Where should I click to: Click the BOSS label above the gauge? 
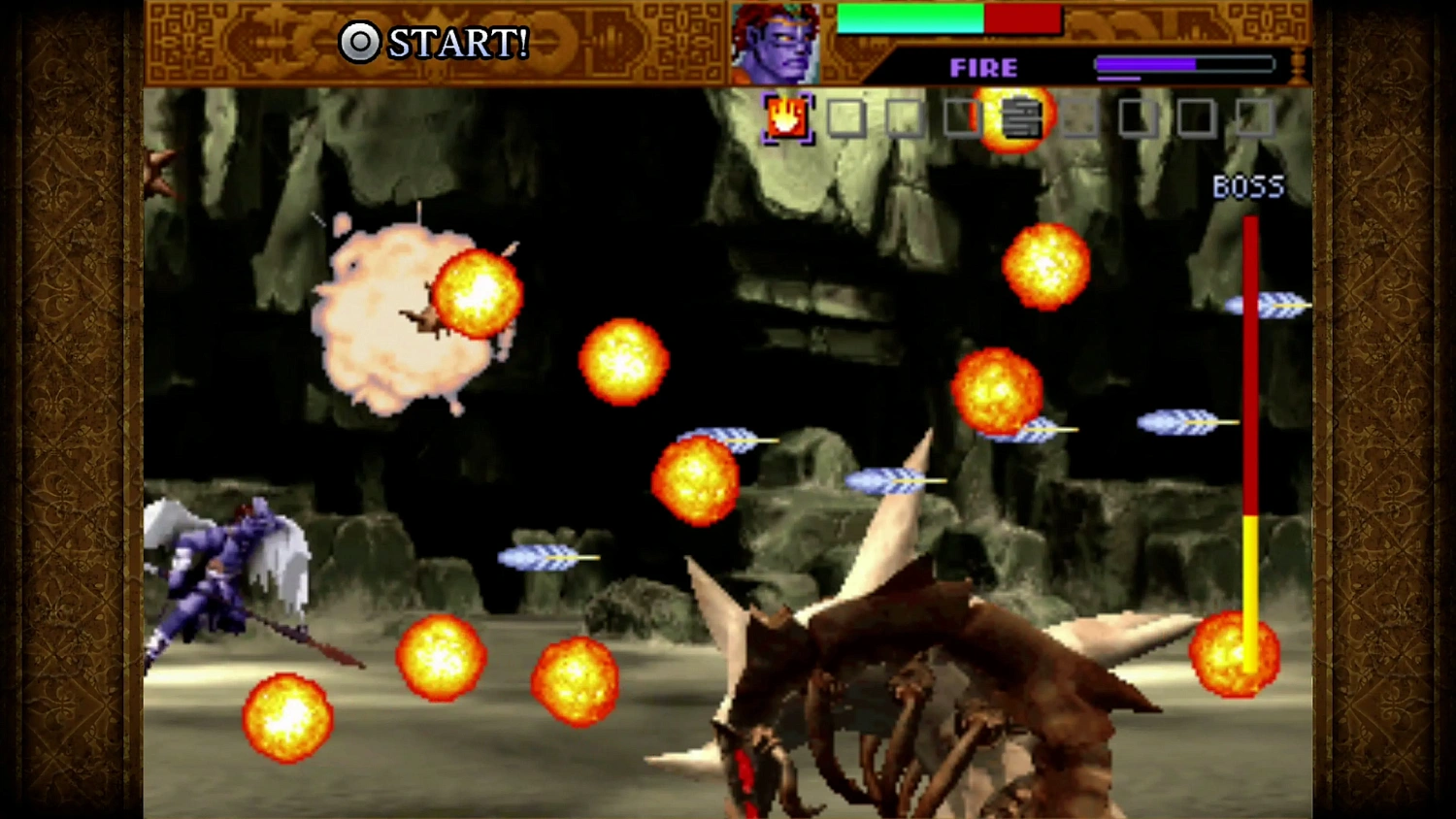tap(1248, 186)
